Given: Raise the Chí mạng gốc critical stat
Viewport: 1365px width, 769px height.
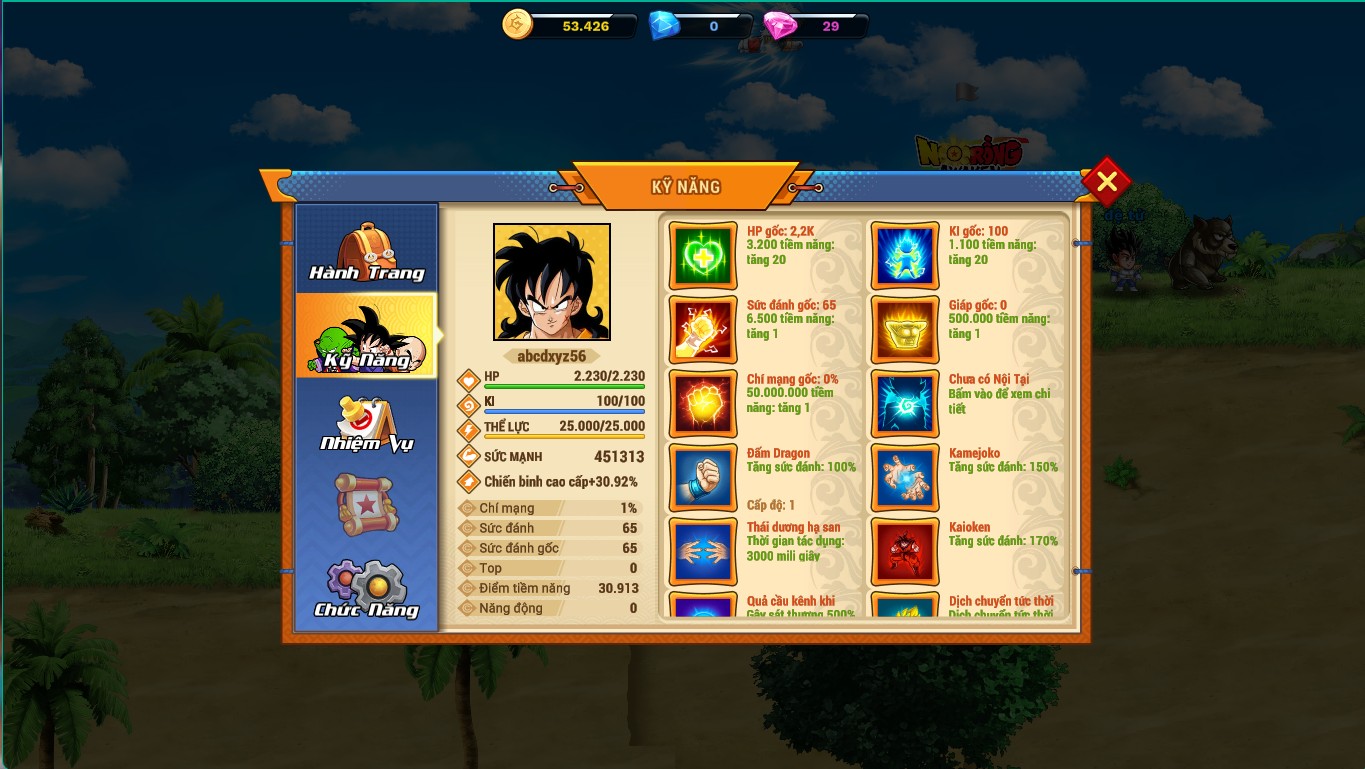Looking at the screenshot, I should tap(703, 404).
